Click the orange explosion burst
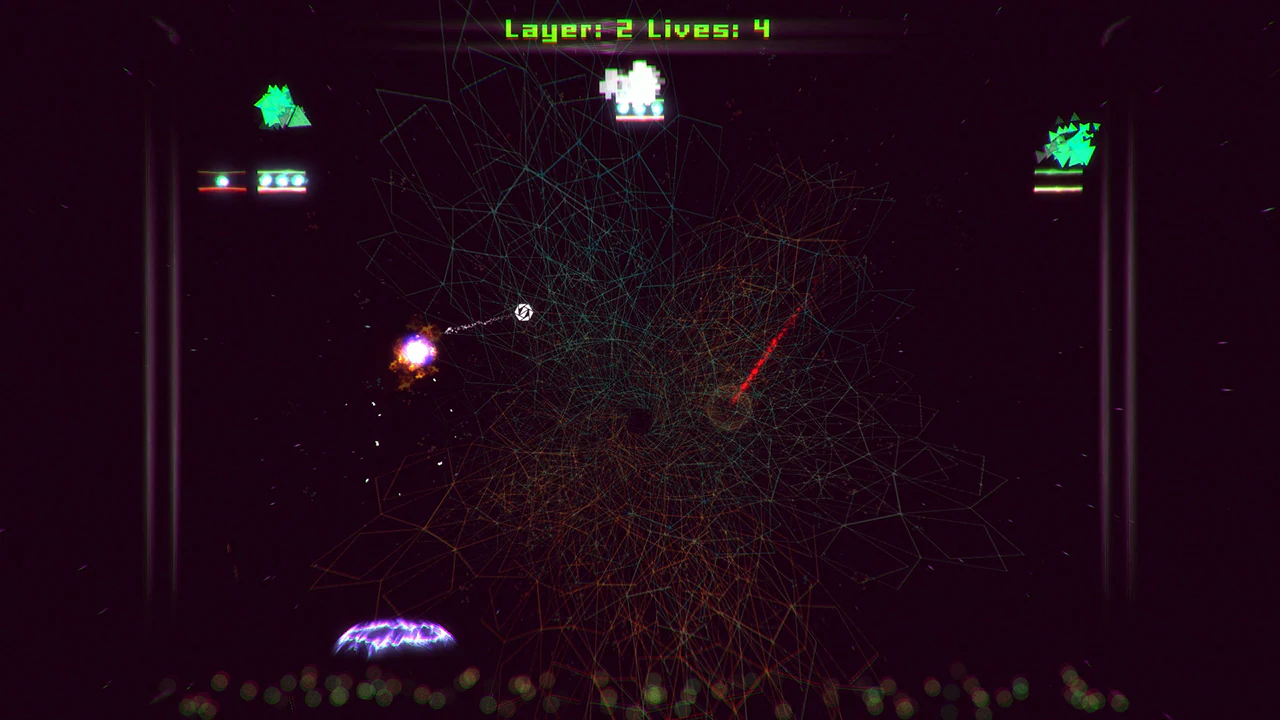Viewport: 1280px width, 720px height. pyautogui.click(x=417, y=350)
